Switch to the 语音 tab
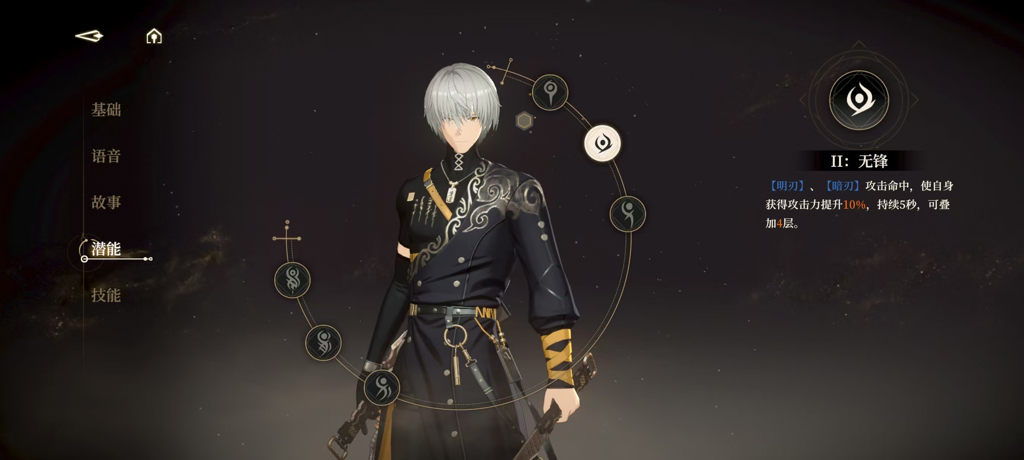This screenshot has height=460, width=1024. [x=106, y=156]
